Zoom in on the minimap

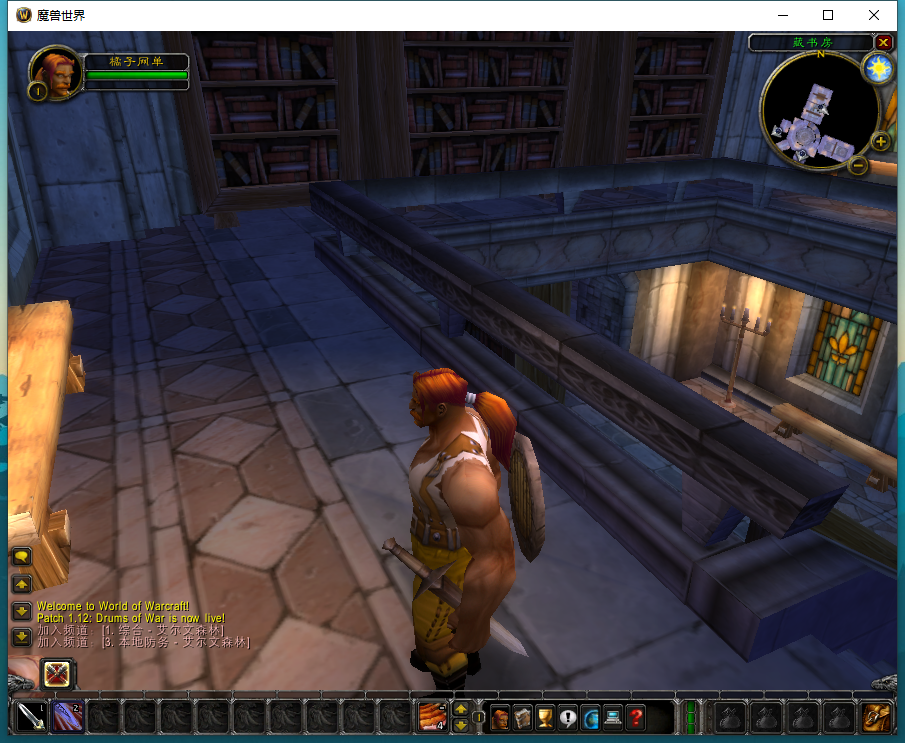(881, 142)
